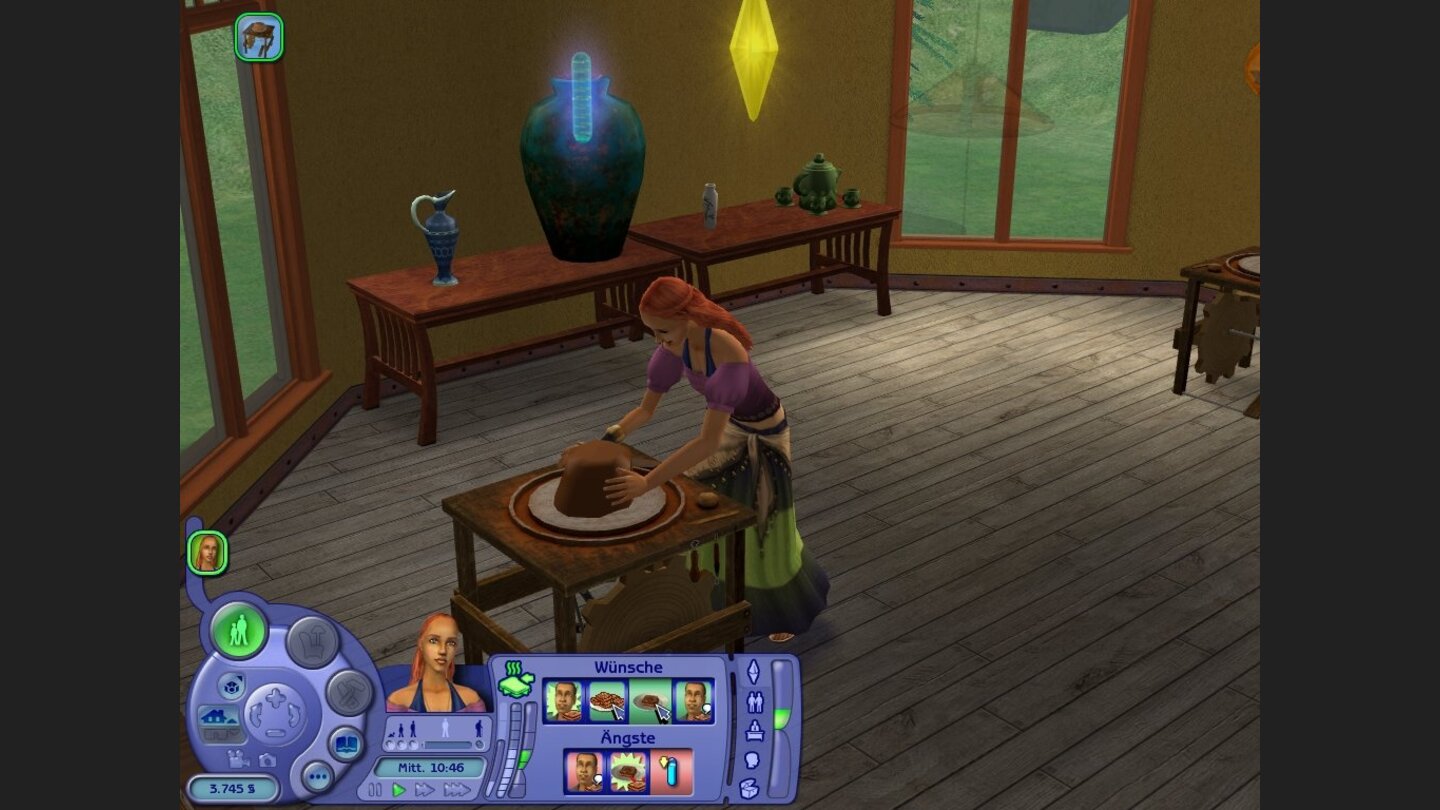1440x810 pixels.
Task: Take a snapshot with the photo camera icon
Action: [x=267, y=761]
